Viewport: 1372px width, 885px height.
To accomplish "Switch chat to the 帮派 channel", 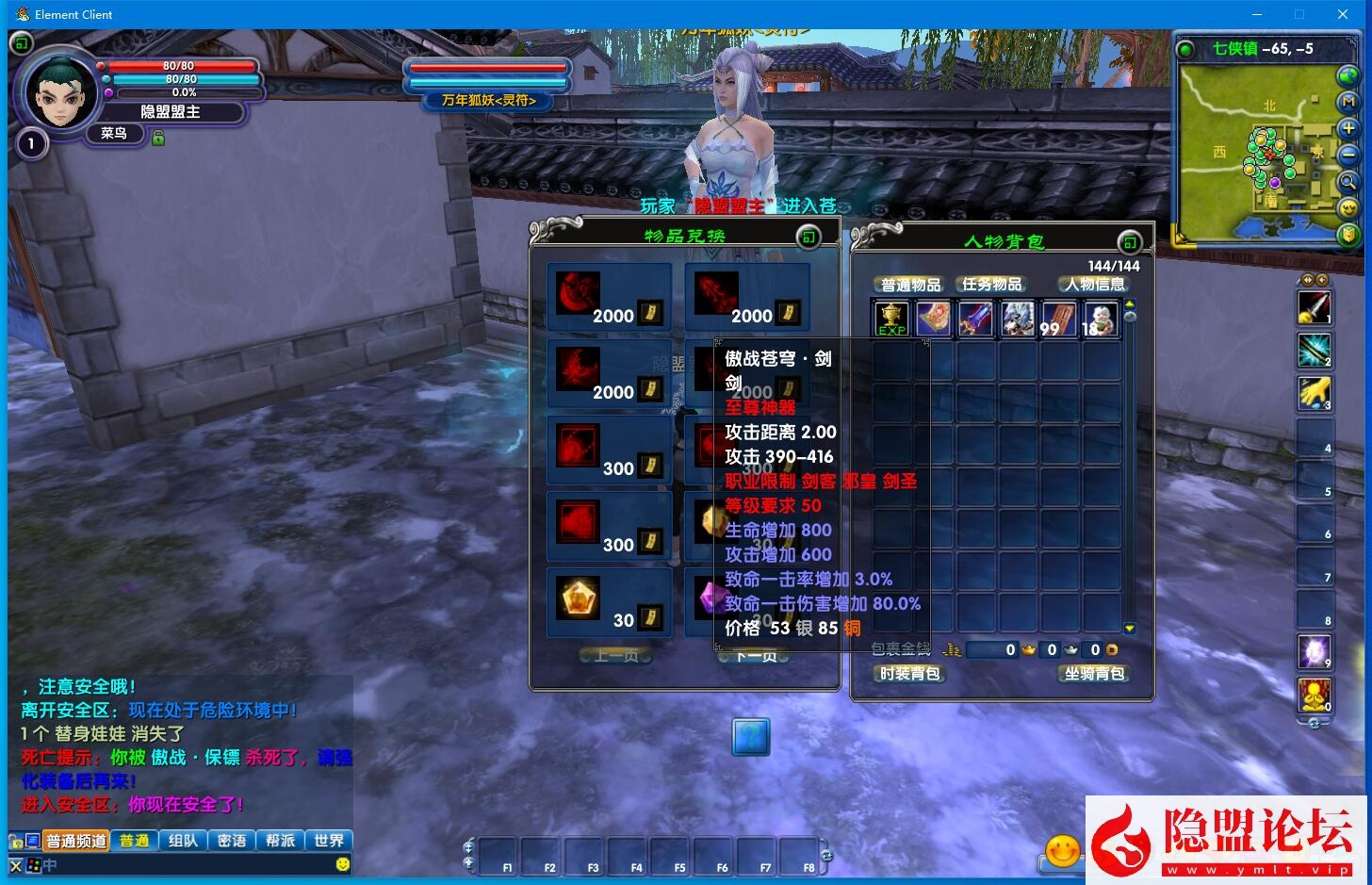I will (x=280, y=841).
